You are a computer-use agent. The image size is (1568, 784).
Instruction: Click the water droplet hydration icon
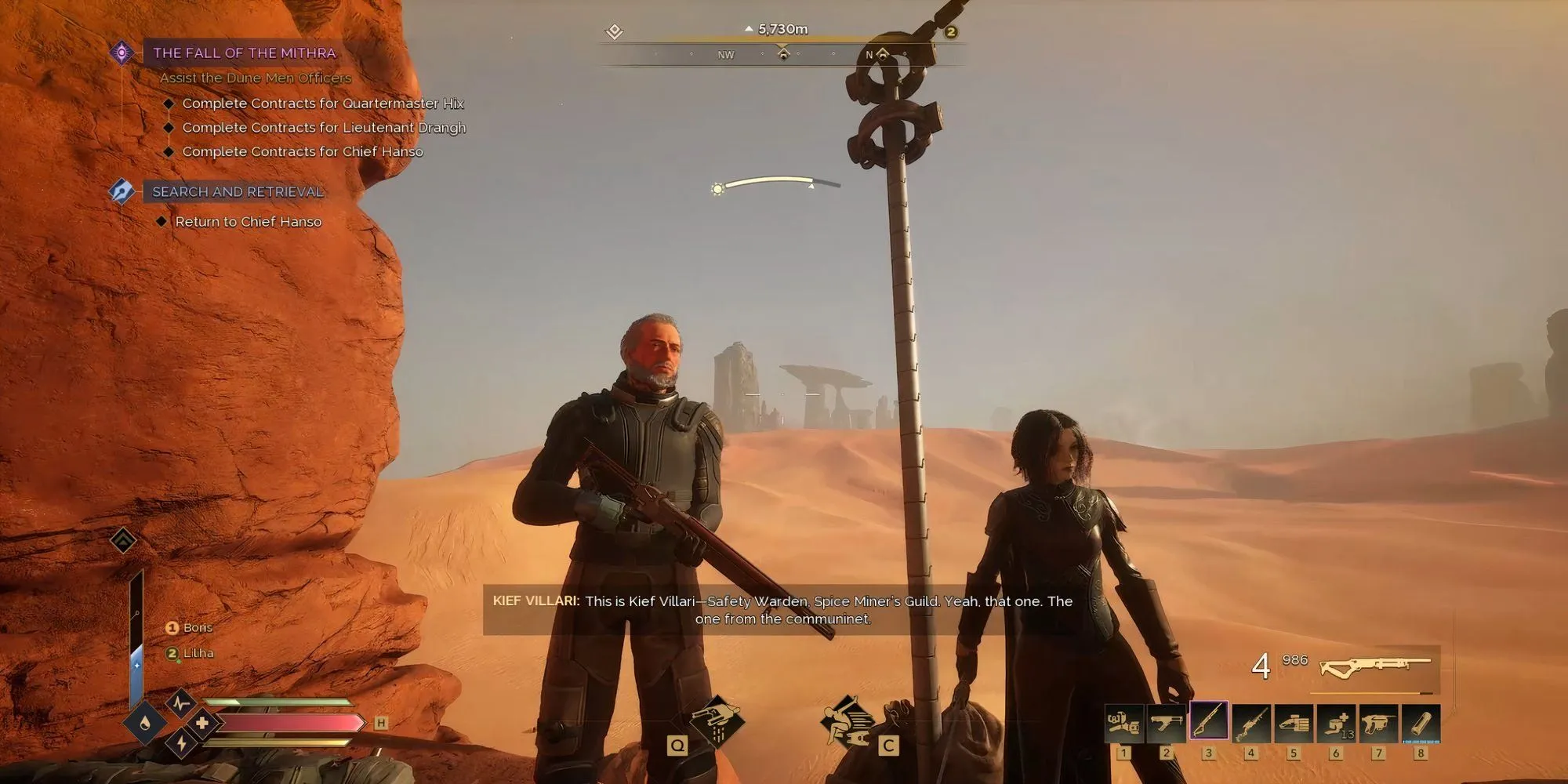(x=145, y=723)
